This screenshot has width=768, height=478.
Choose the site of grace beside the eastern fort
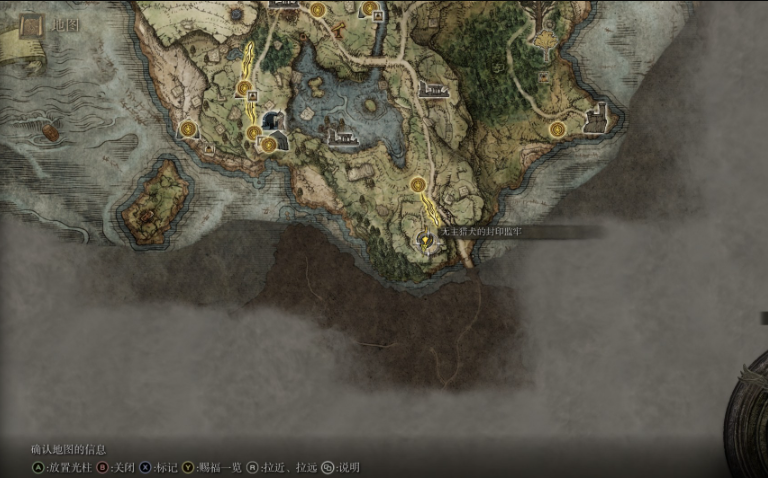pyautogui.click(x=557, y=129)
